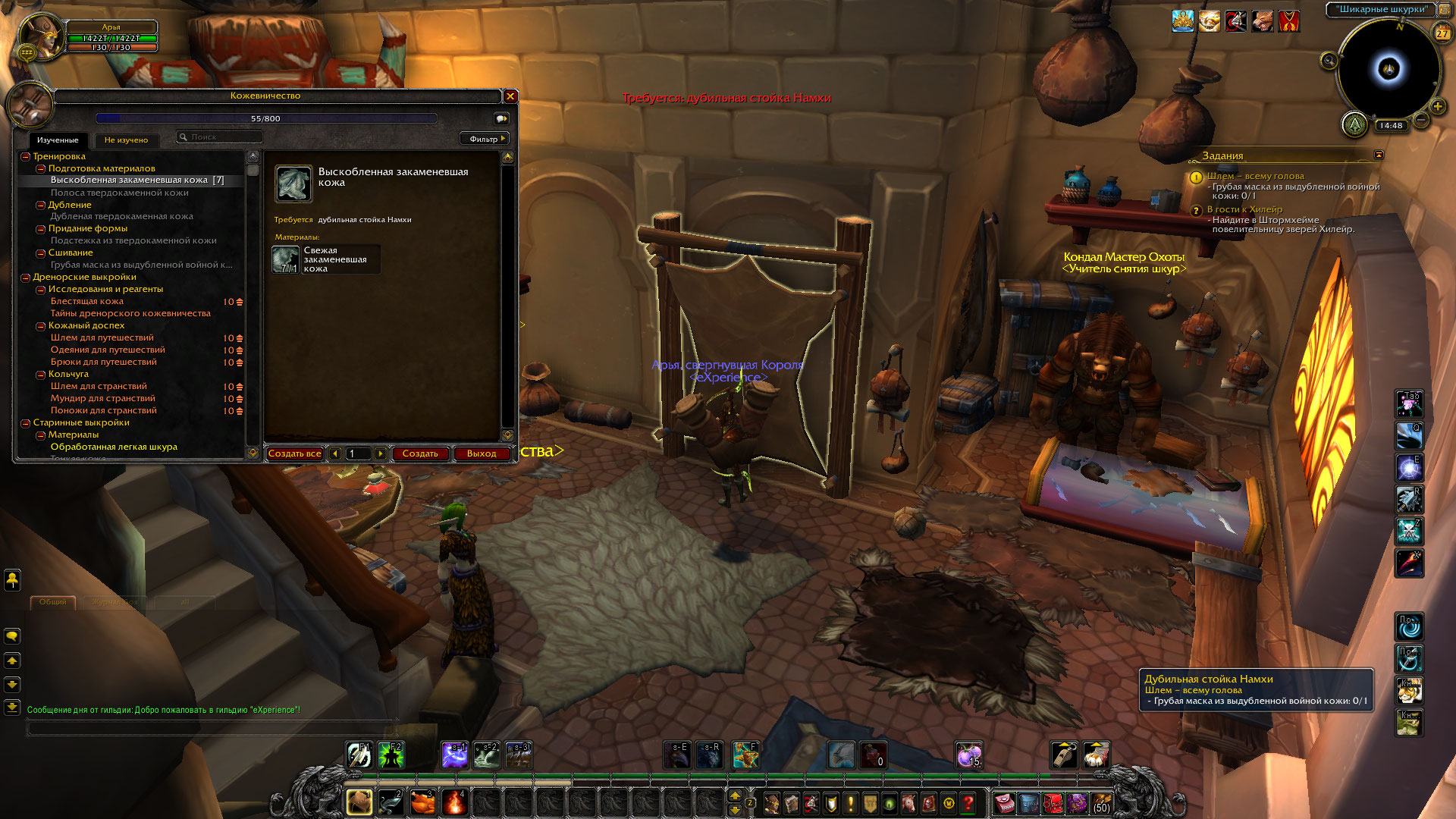Screen dimensions: 1456x819
Task: Select recipe Полоса твердокаменной кожи
Action: pyautogui.click(x=119, y=193)
